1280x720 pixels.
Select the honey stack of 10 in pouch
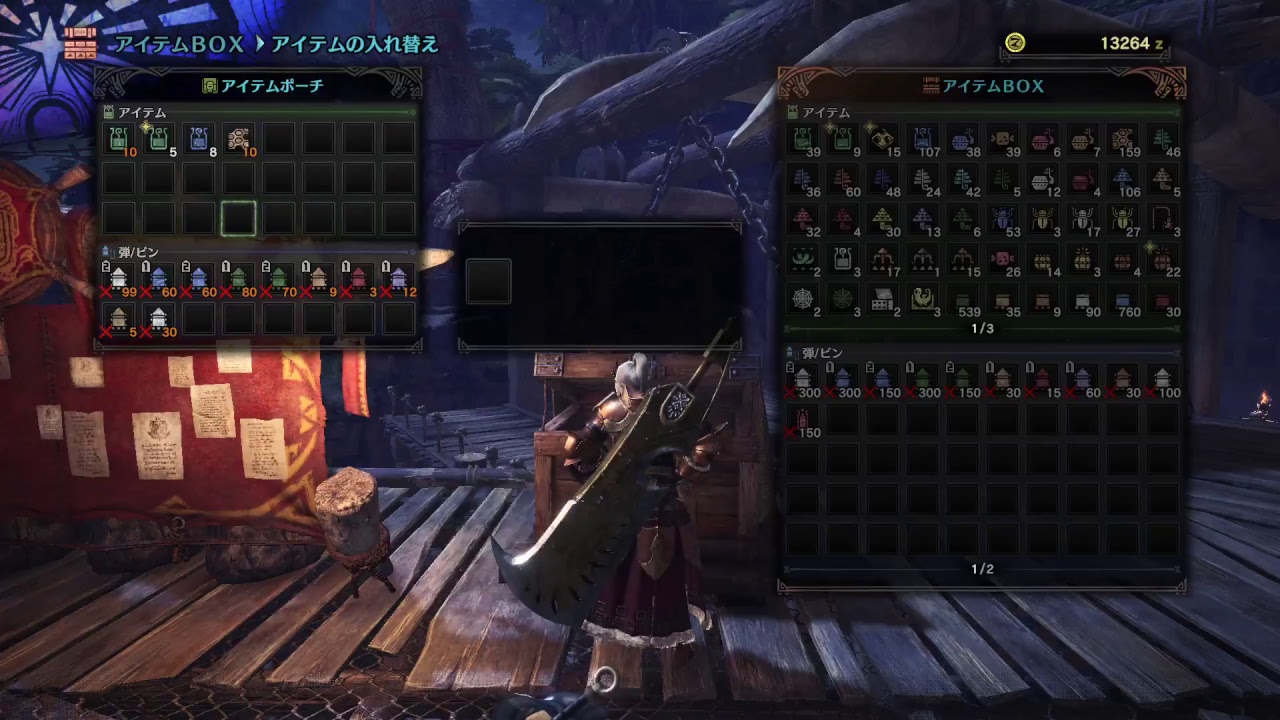click(x=239, y=139)
